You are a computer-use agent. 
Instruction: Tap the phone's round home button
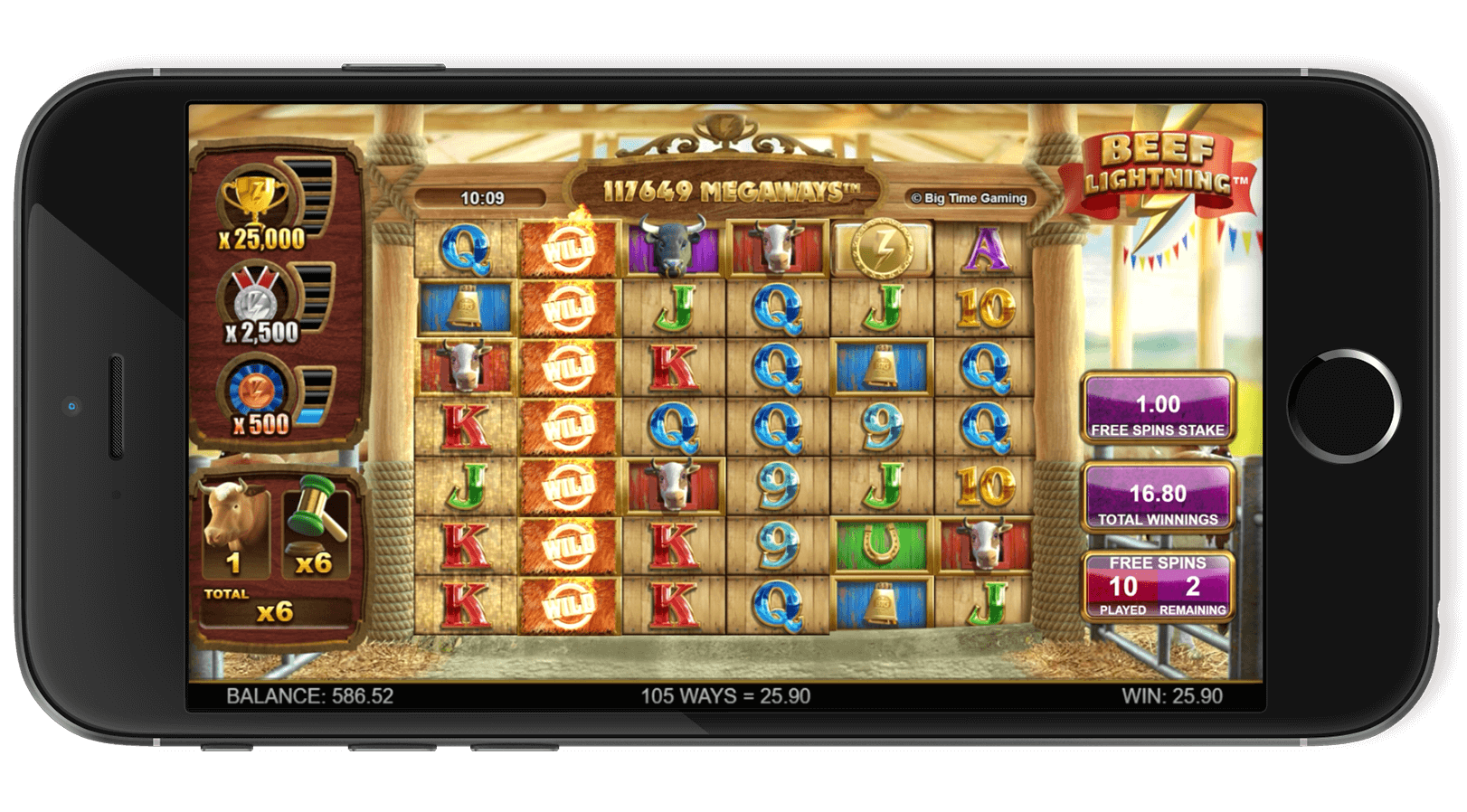(1345, 404)
